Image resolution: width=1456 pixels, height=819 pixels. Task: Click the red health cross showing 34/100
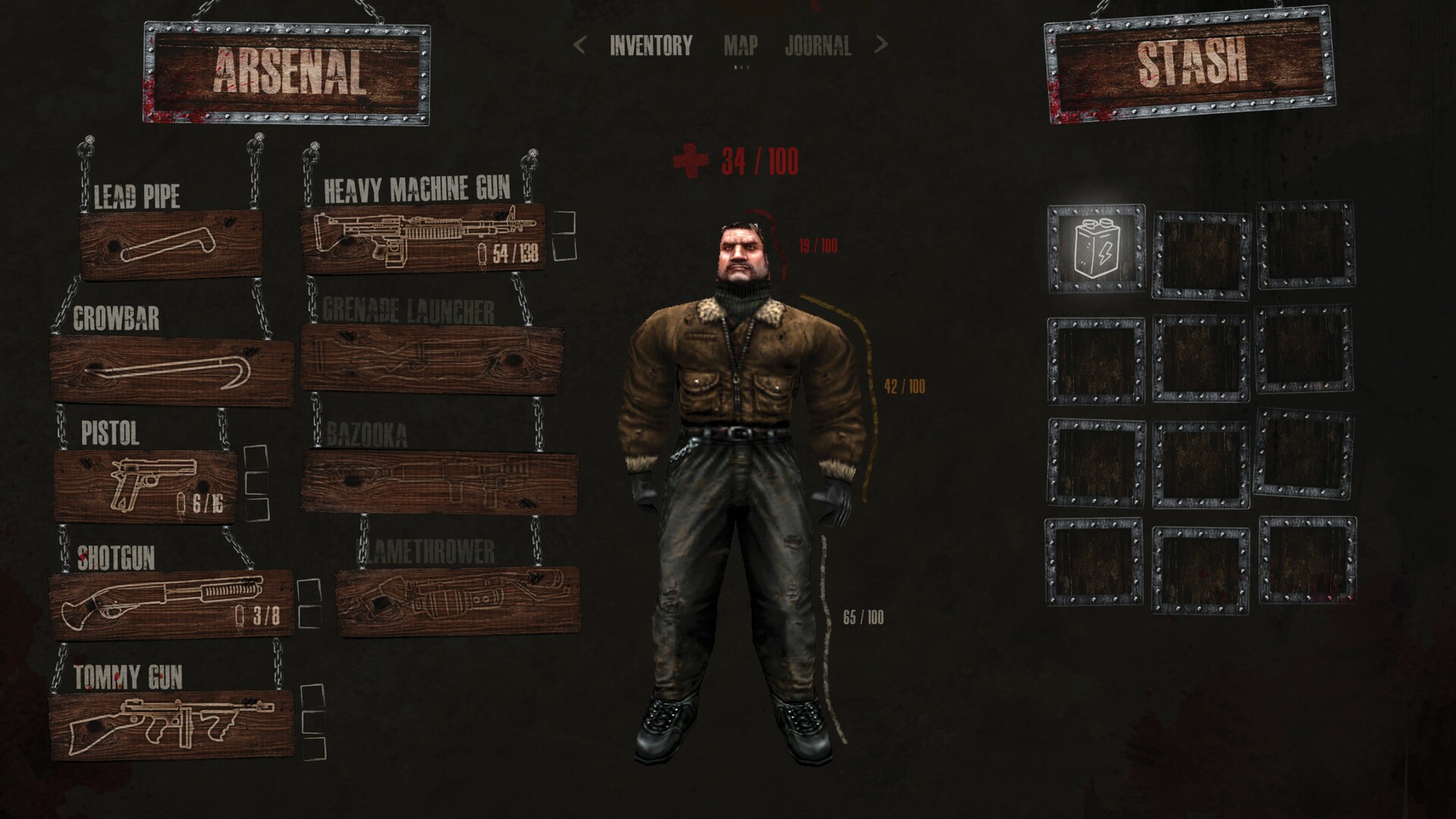(x=692, y=162)
